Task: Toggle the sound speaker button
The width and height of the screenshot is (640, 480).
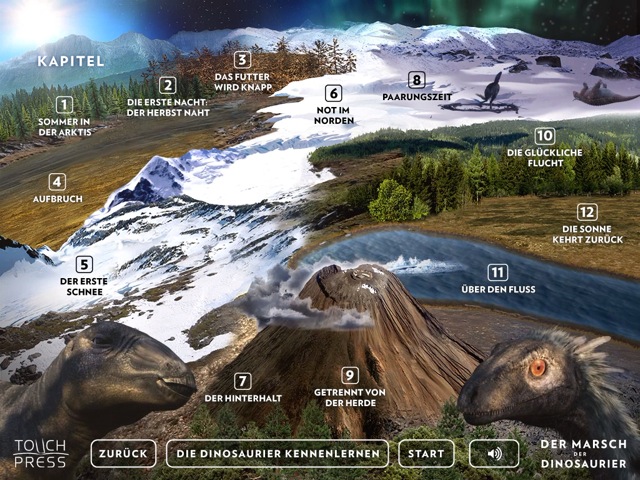Action: pos(494,454)
